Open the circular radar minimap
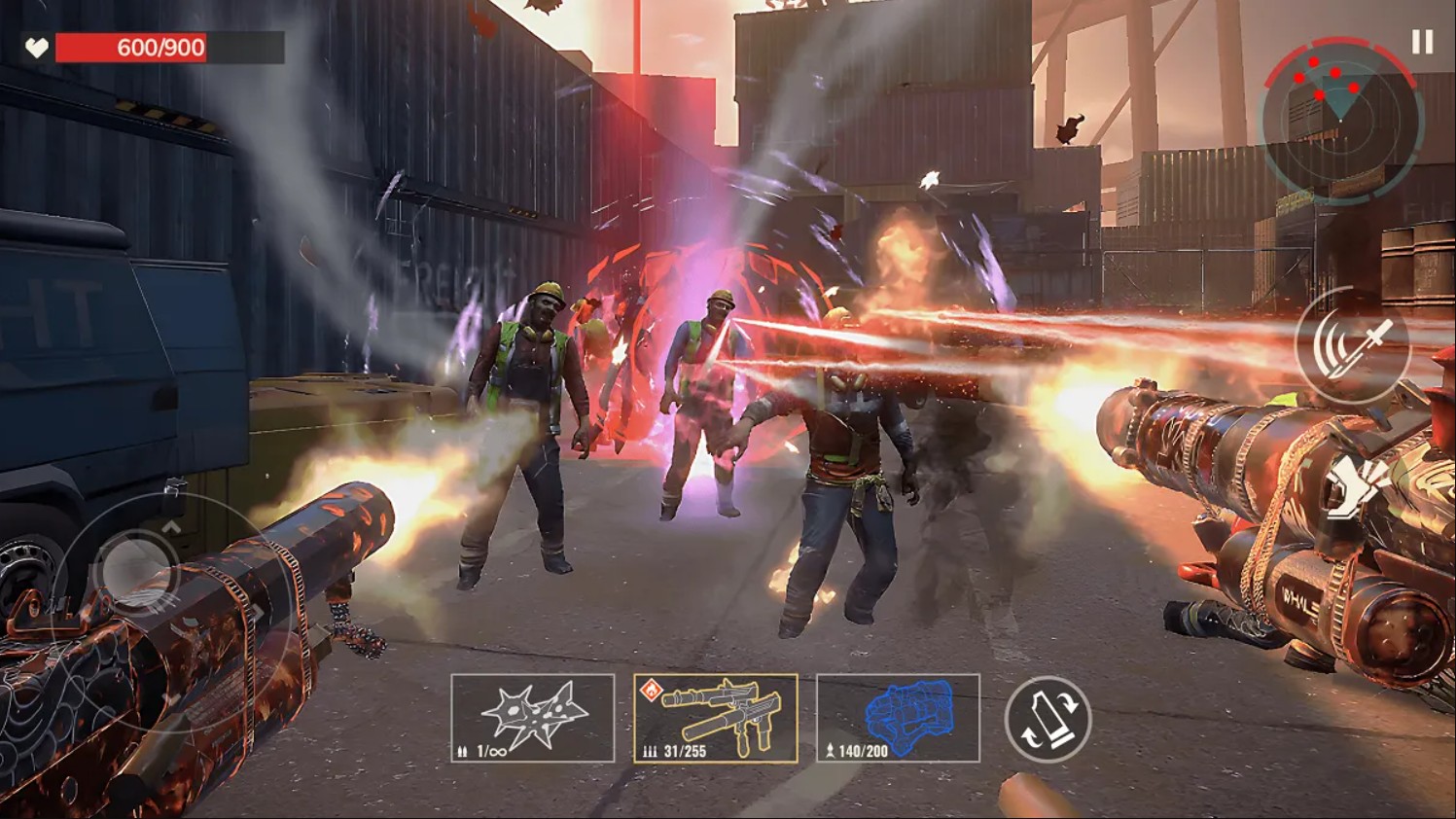 (1340, 117)
